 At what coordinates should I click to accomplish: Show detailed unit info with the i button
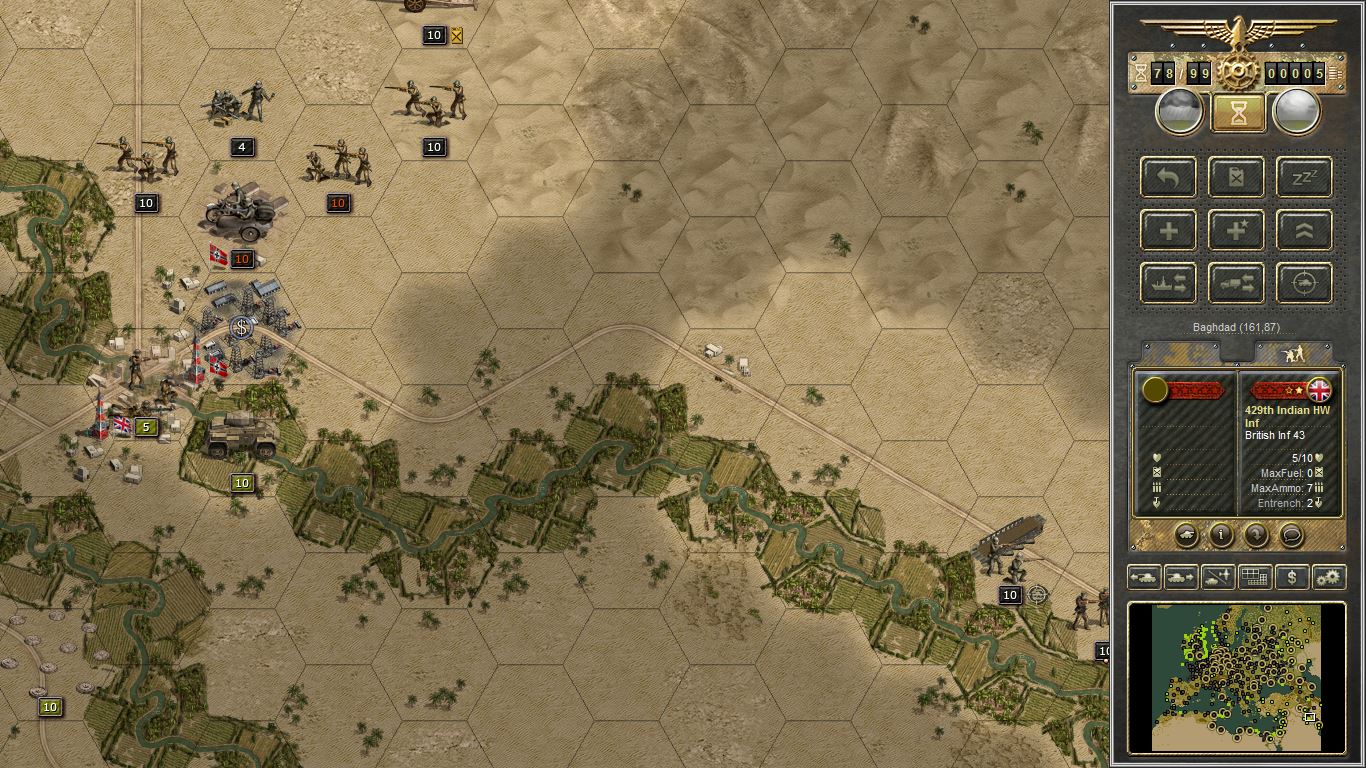coord(1219,536)
